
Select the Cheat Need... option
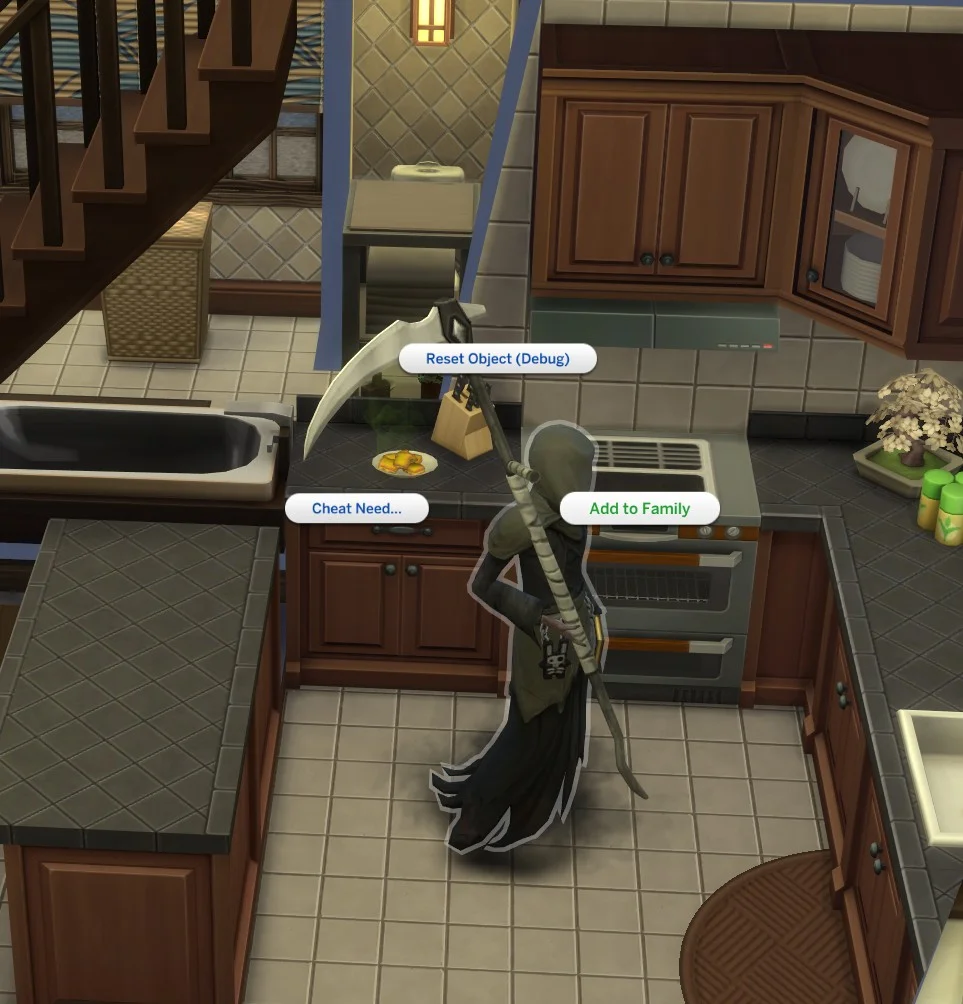357,508
